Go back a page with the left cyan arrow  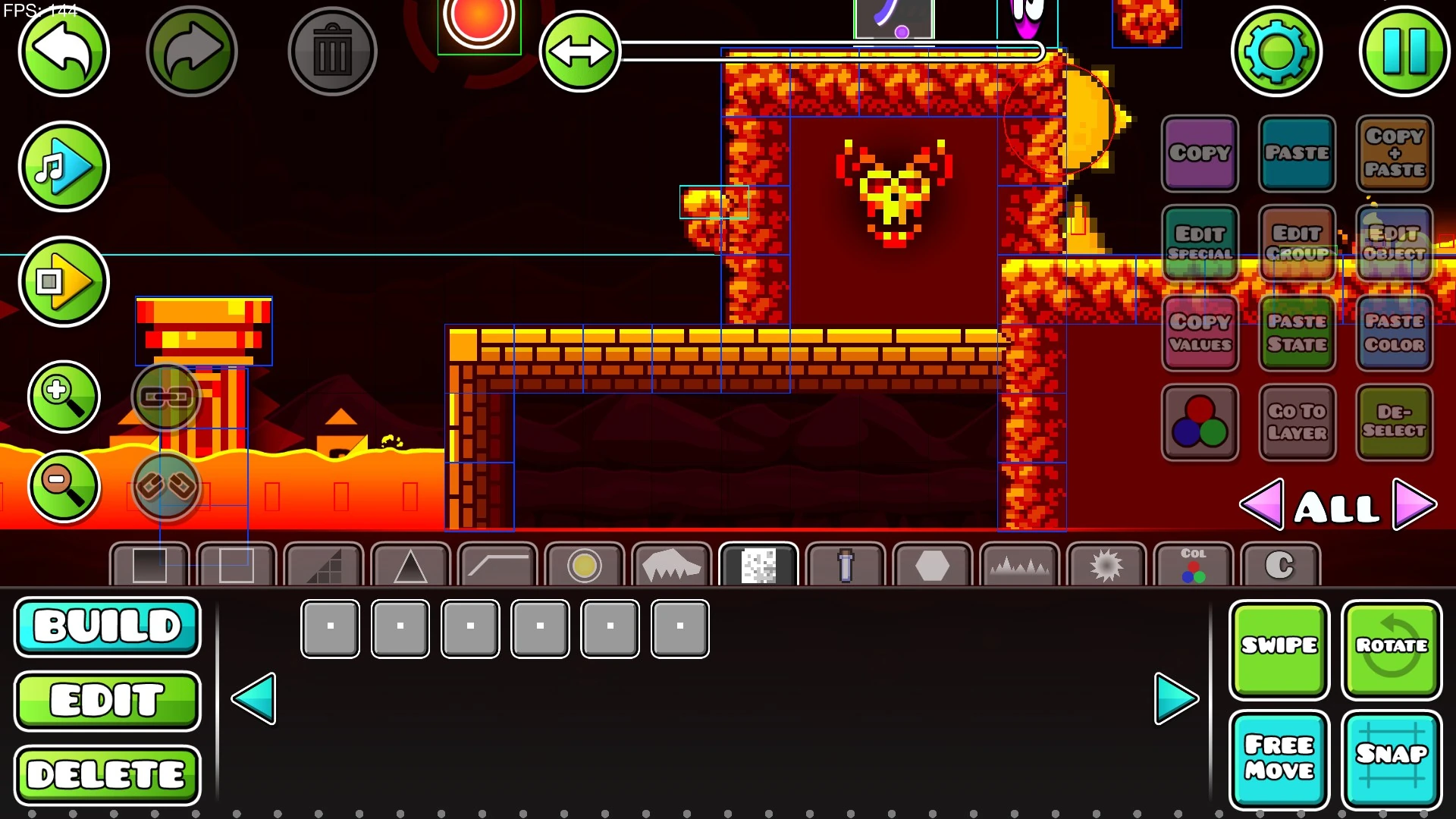pos(256,699)
